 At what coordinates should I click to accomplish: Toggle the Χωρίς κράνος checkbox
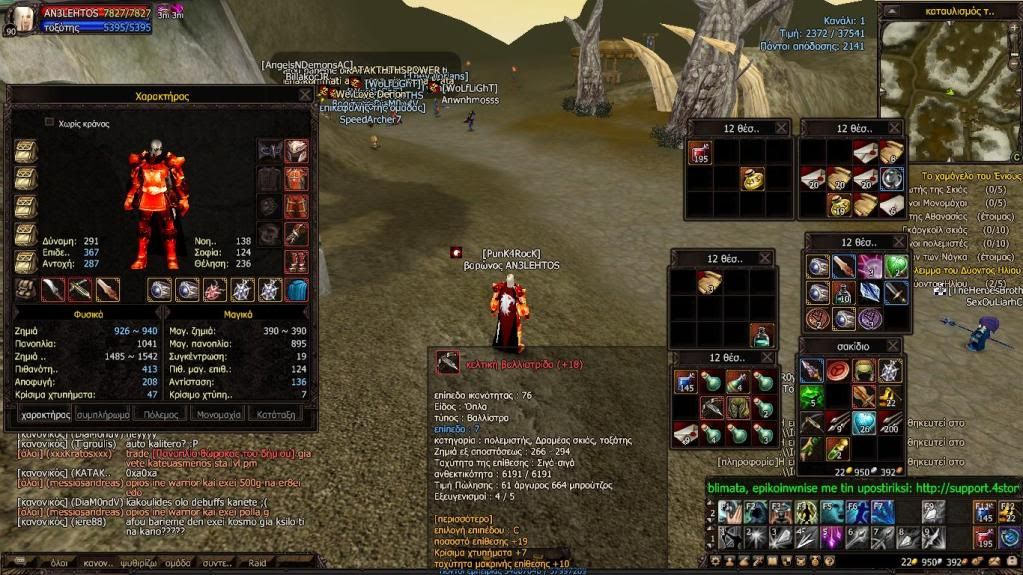pyautogui.click(x=49, y=123)
